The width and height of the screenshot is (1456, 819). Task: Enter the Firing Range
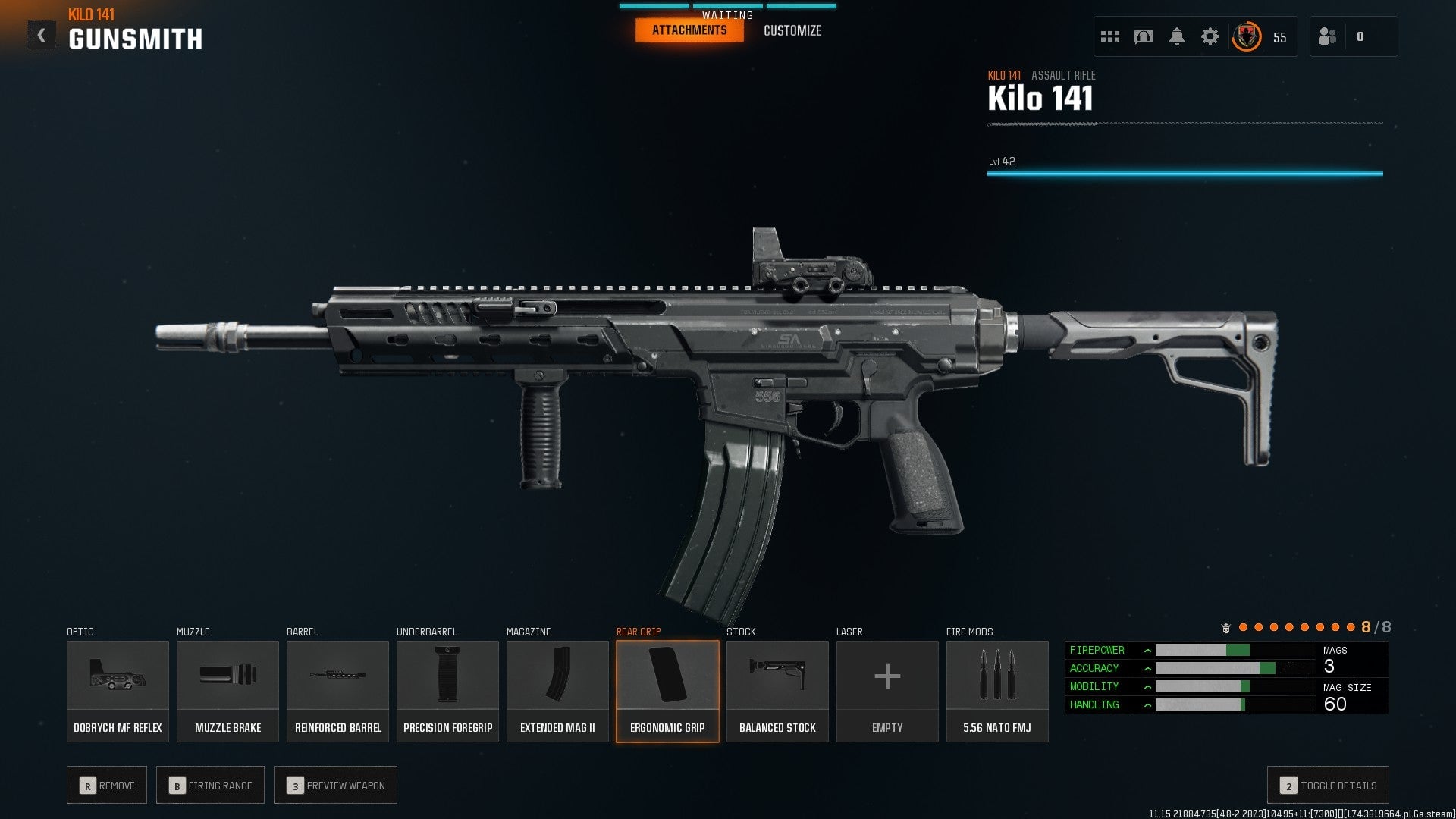coord(210,785)
